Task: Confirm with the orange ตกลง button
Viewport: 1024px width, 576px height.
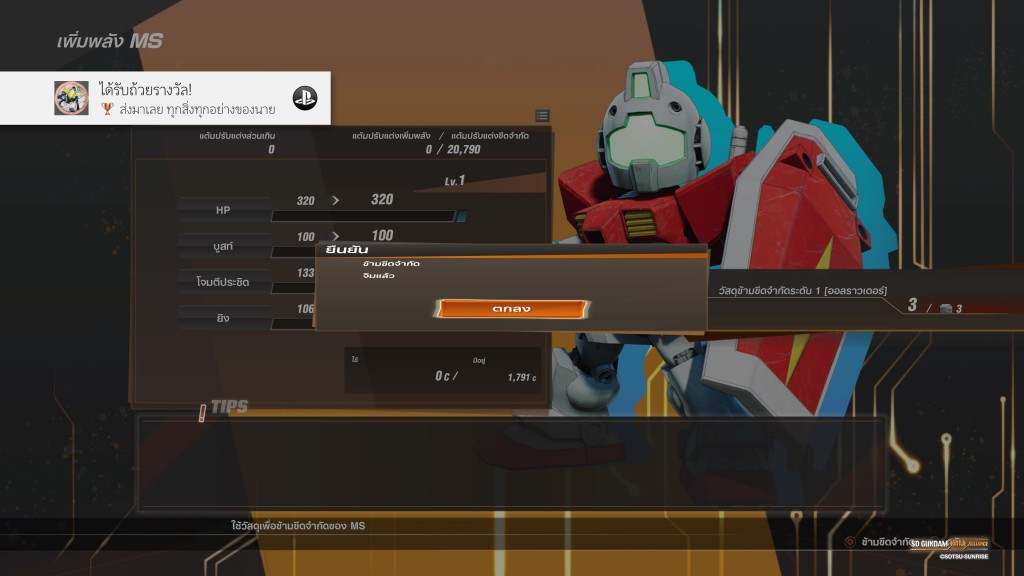Action: (x=511, y=309)
